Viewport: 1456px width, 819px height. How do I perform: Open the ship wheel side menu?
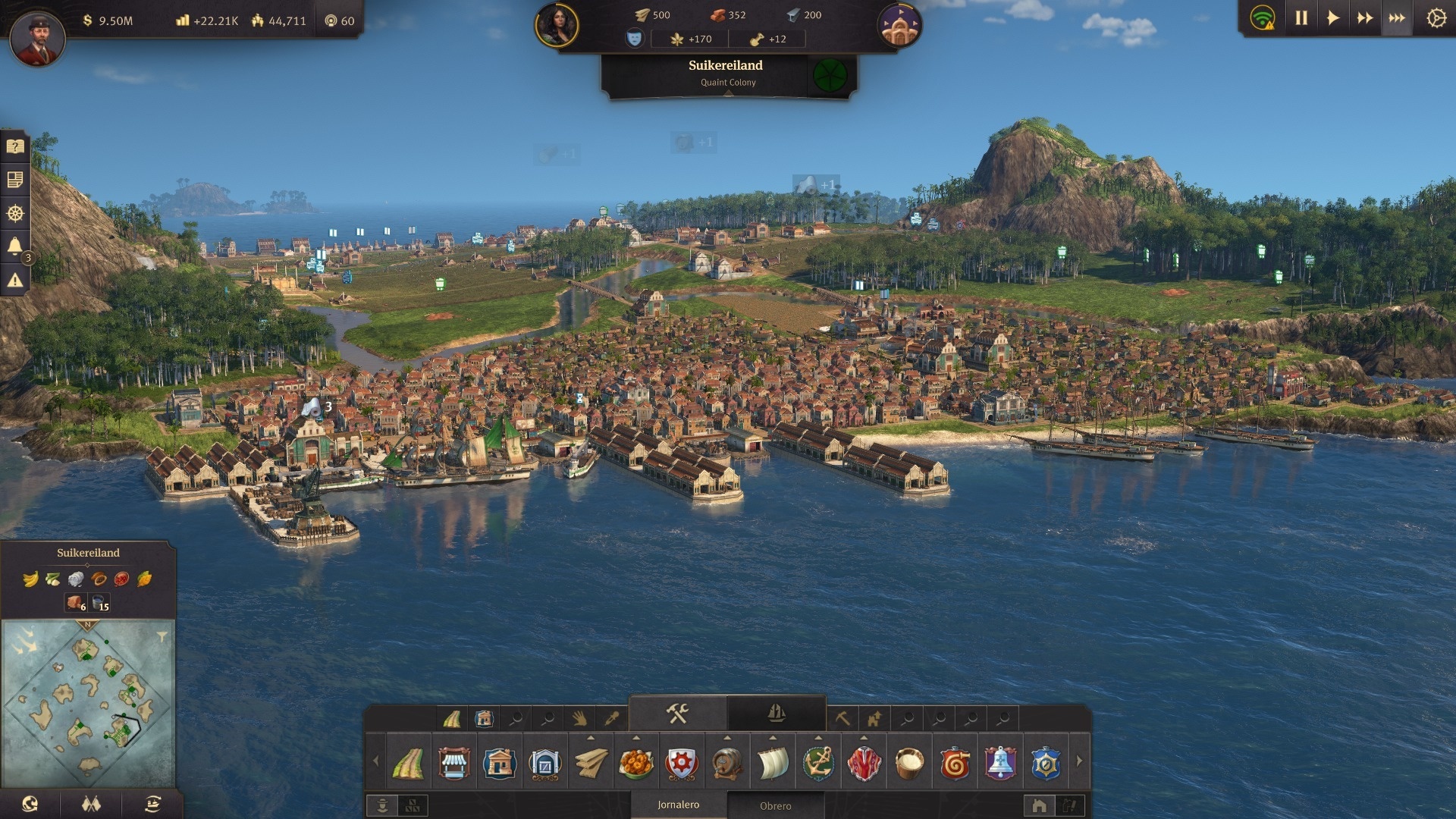(x=14, y=213)
